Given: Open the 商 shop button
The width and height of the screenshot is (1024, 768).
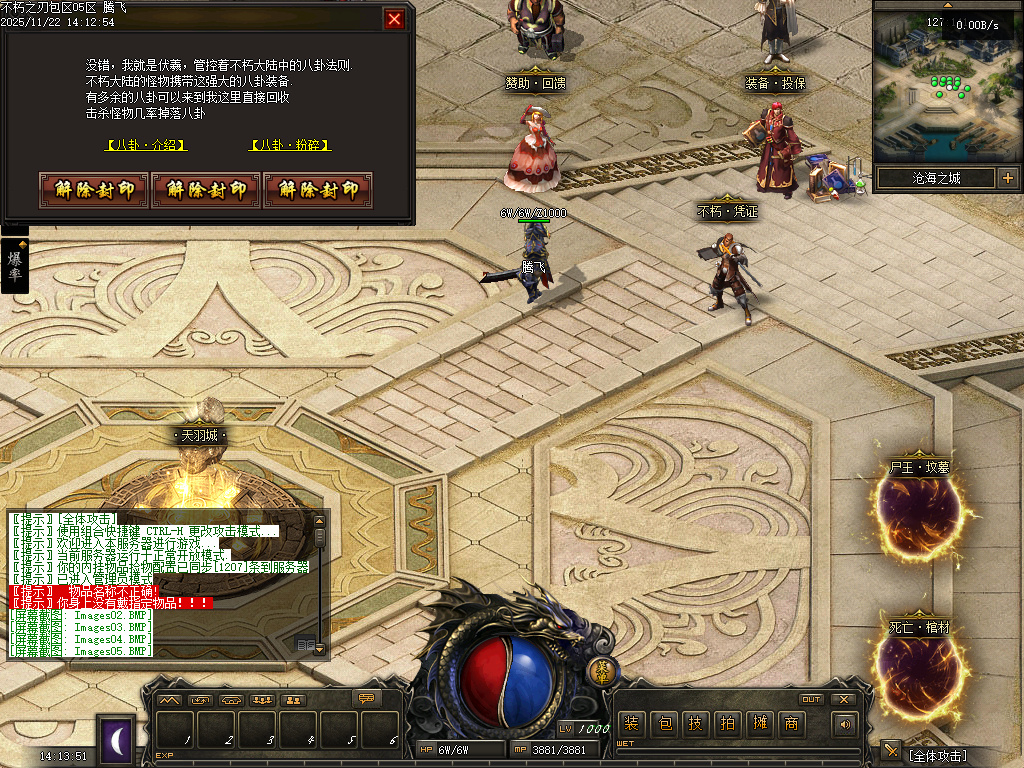Looking at the screenshot, I should pyautogui.click(x=792, y=724).
